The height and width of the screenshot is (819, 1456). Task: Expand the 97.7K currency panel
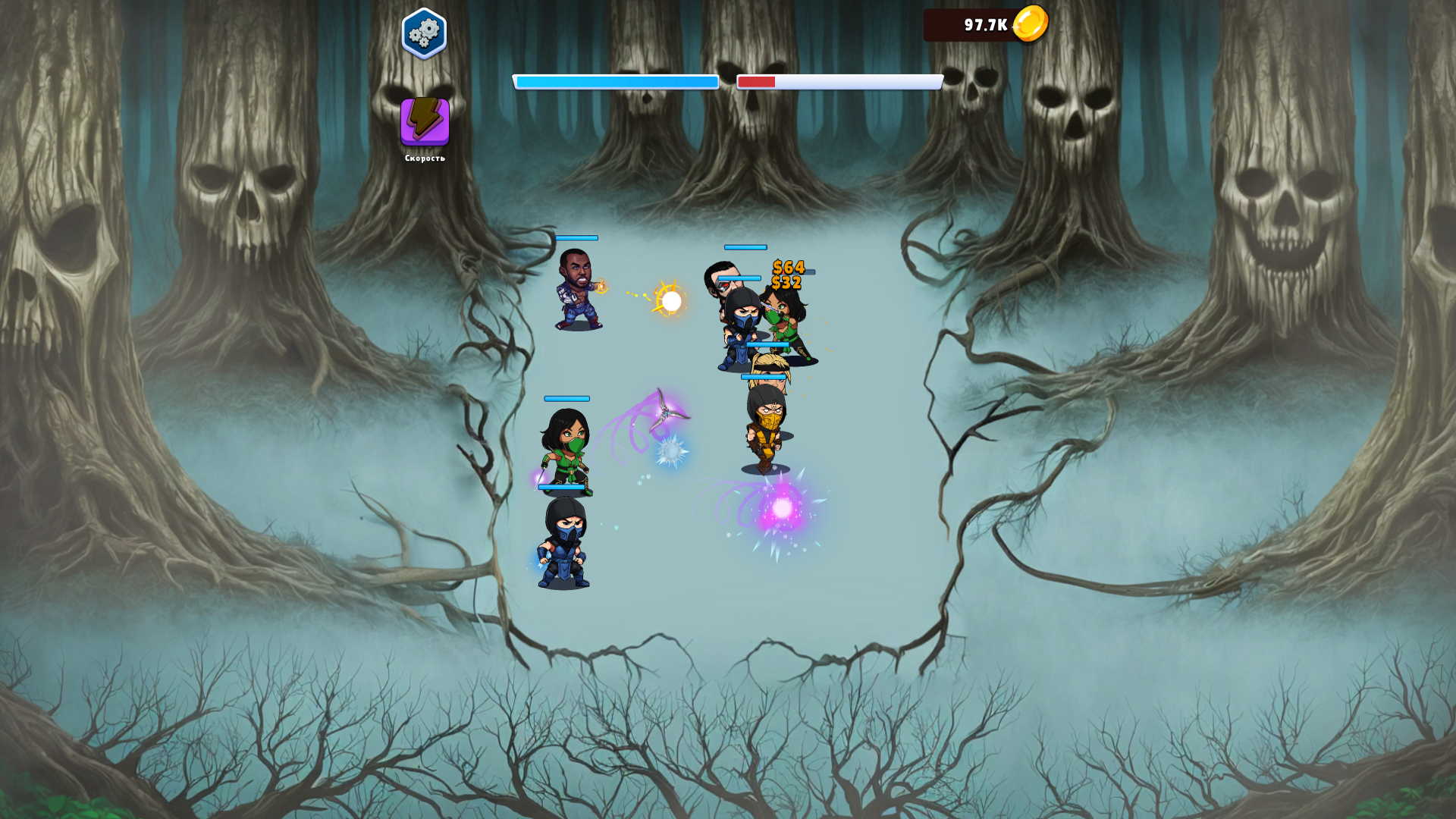click(984, 25)
